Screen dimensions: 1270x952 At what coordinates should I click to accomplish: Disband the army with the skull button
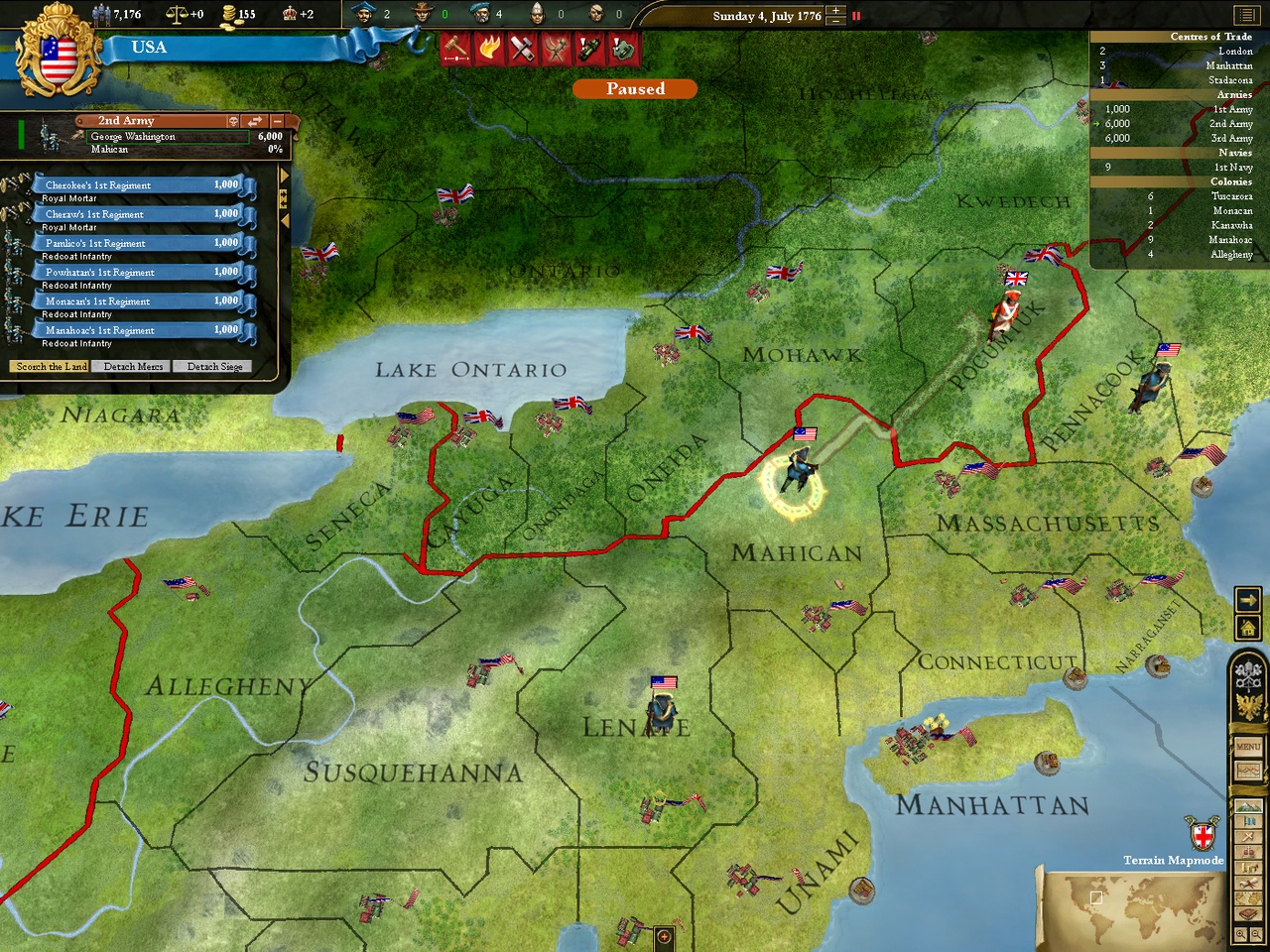[234, 121]
